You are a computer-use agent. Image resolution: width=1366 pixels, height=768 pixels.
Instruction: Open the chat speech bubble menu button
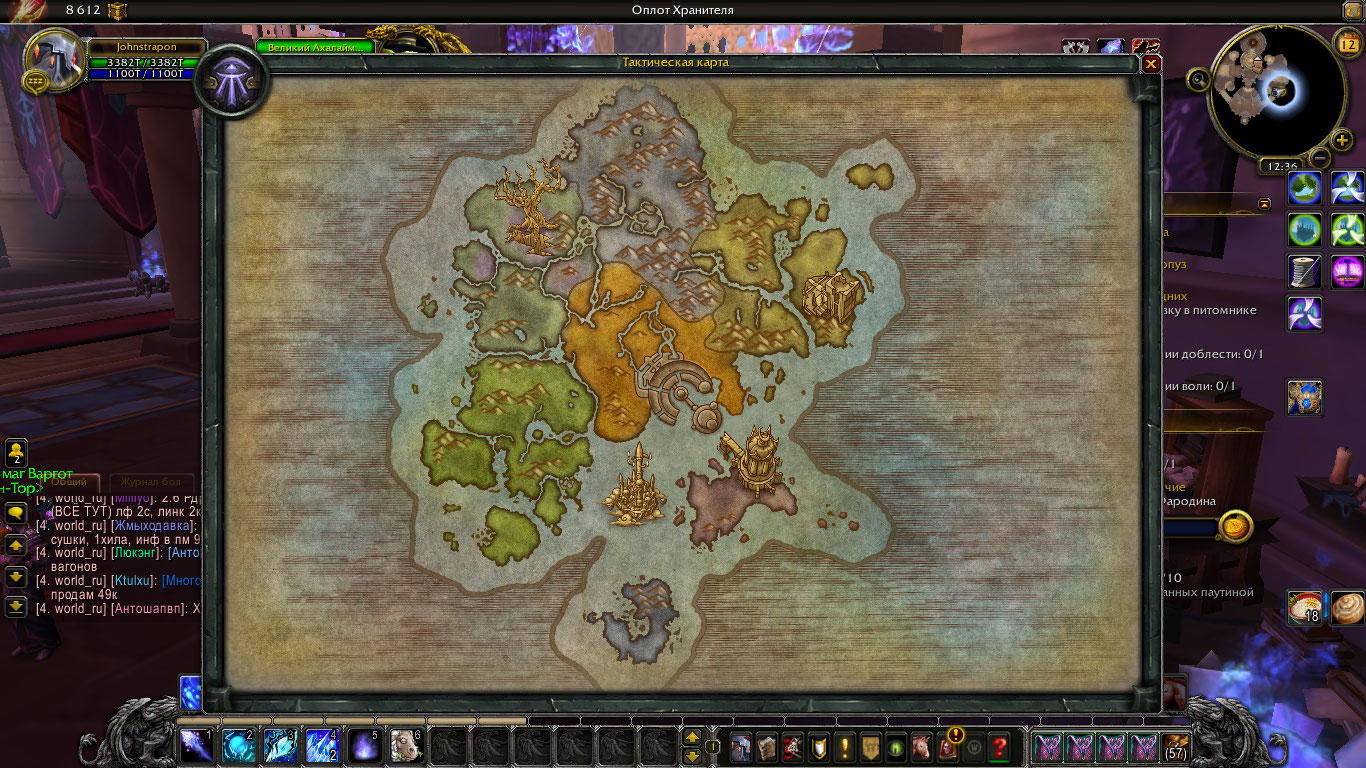click(x=16, y=512)
